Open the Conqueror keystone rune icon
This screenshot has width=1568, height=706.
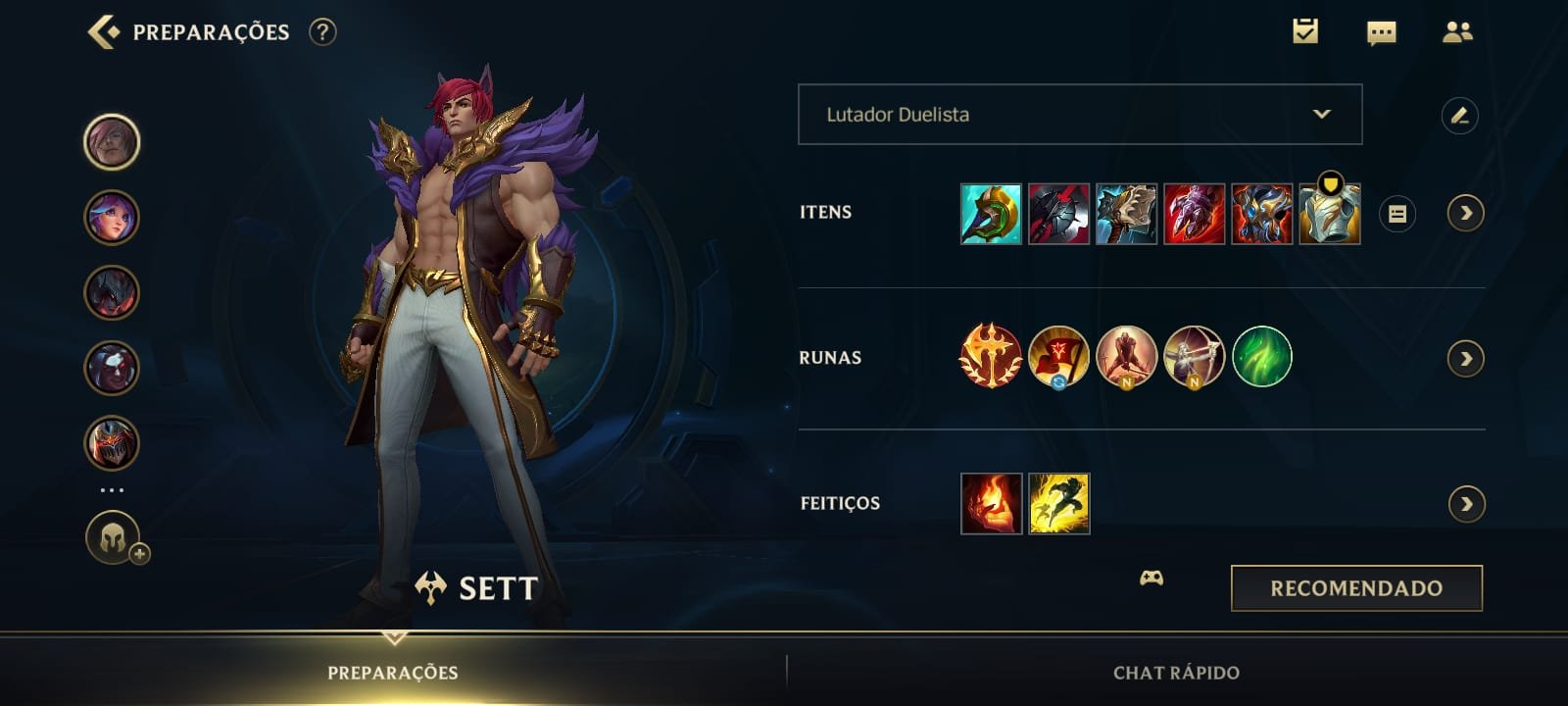[x=997, y=357]
